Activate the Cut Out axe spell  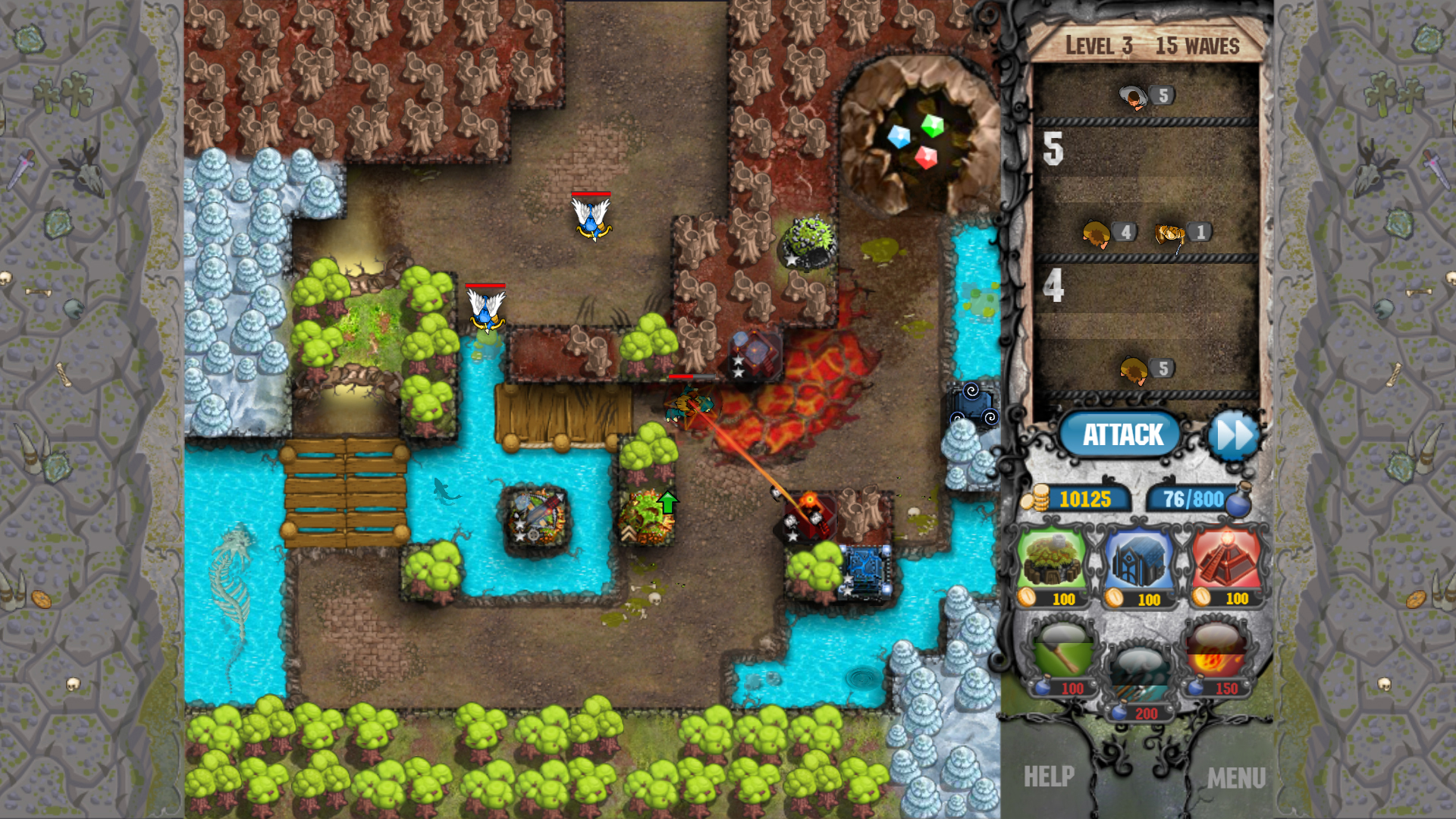click(x=1062, y=654)
